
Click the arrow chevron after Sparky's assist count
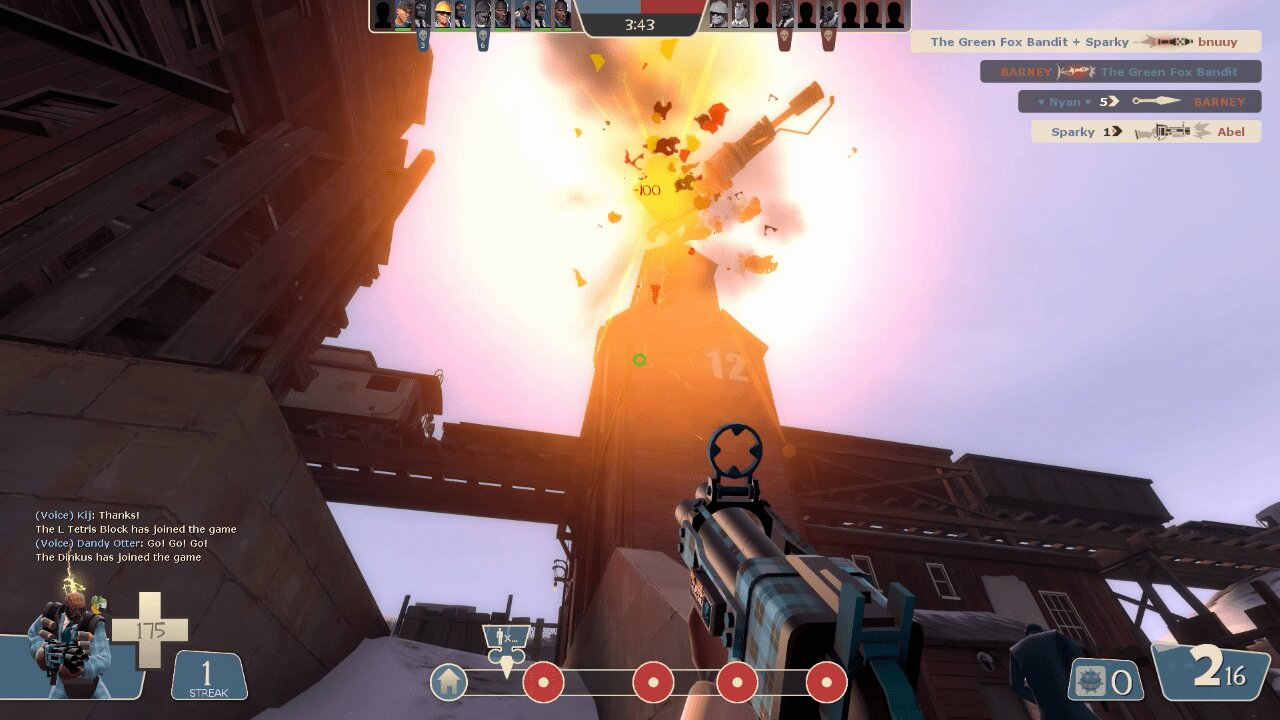[x=1116, y=131]
